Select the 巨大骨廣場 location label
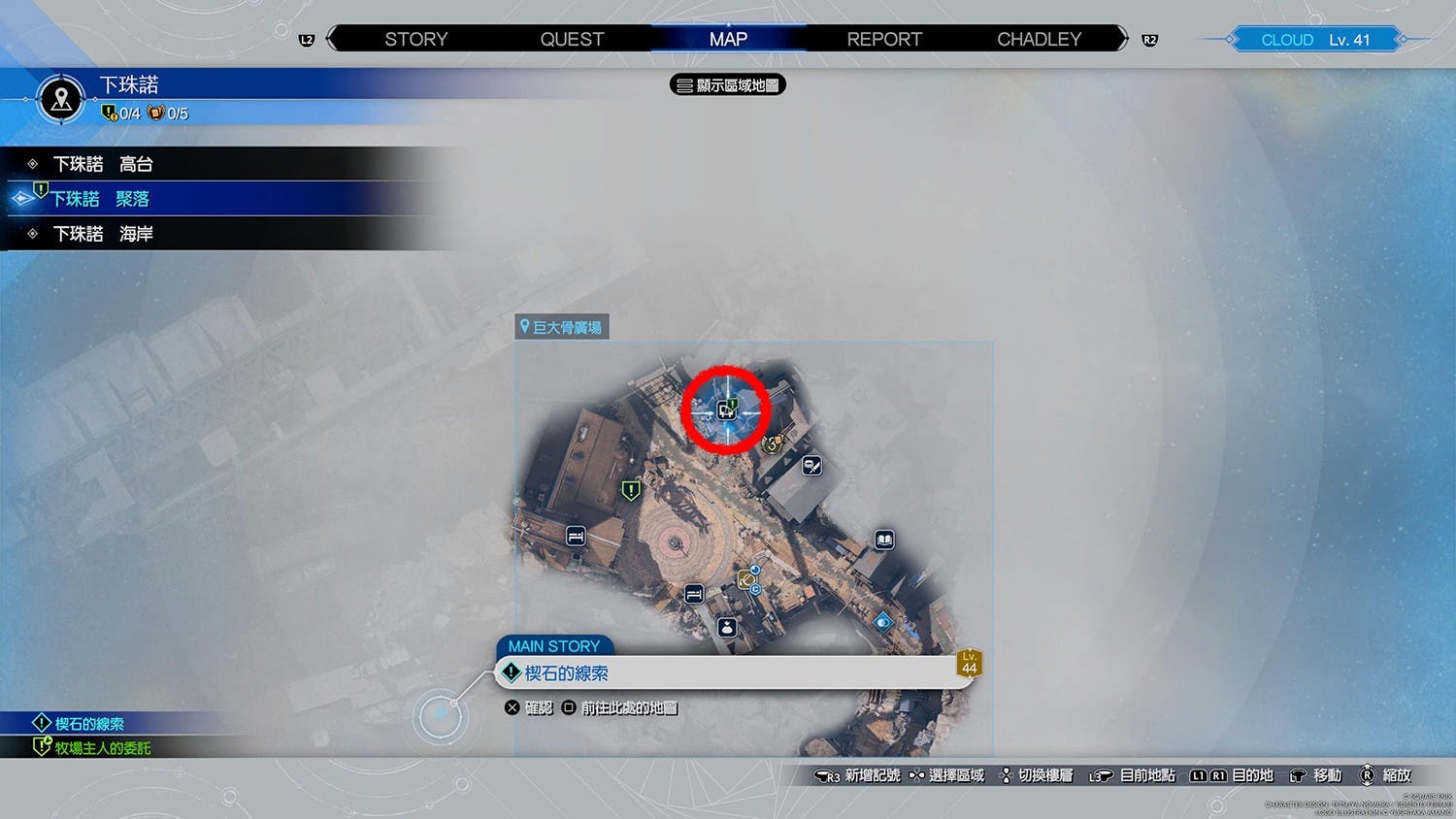1456x819 pixels. click(x=562, y=328)
